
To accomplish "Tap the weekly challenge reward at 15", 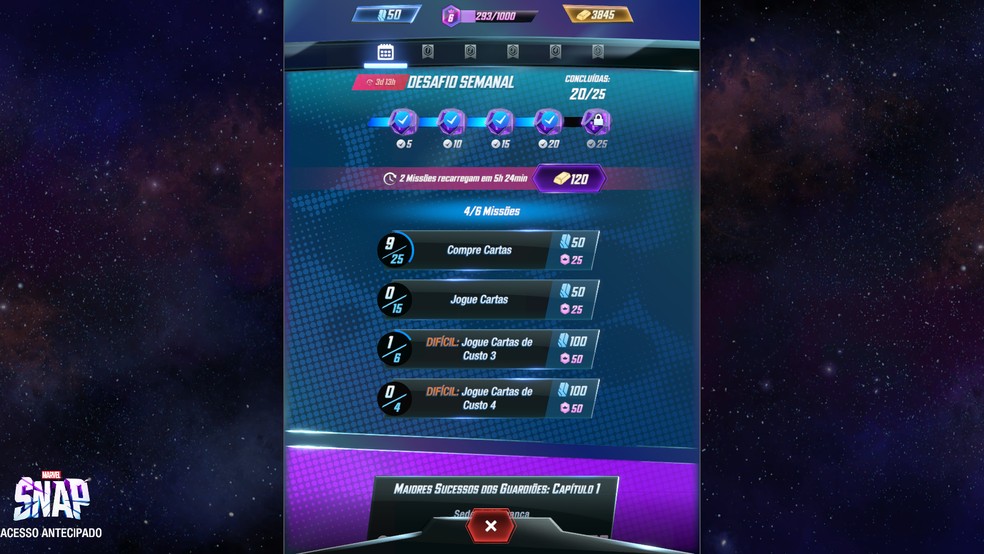I will [500, 123].
